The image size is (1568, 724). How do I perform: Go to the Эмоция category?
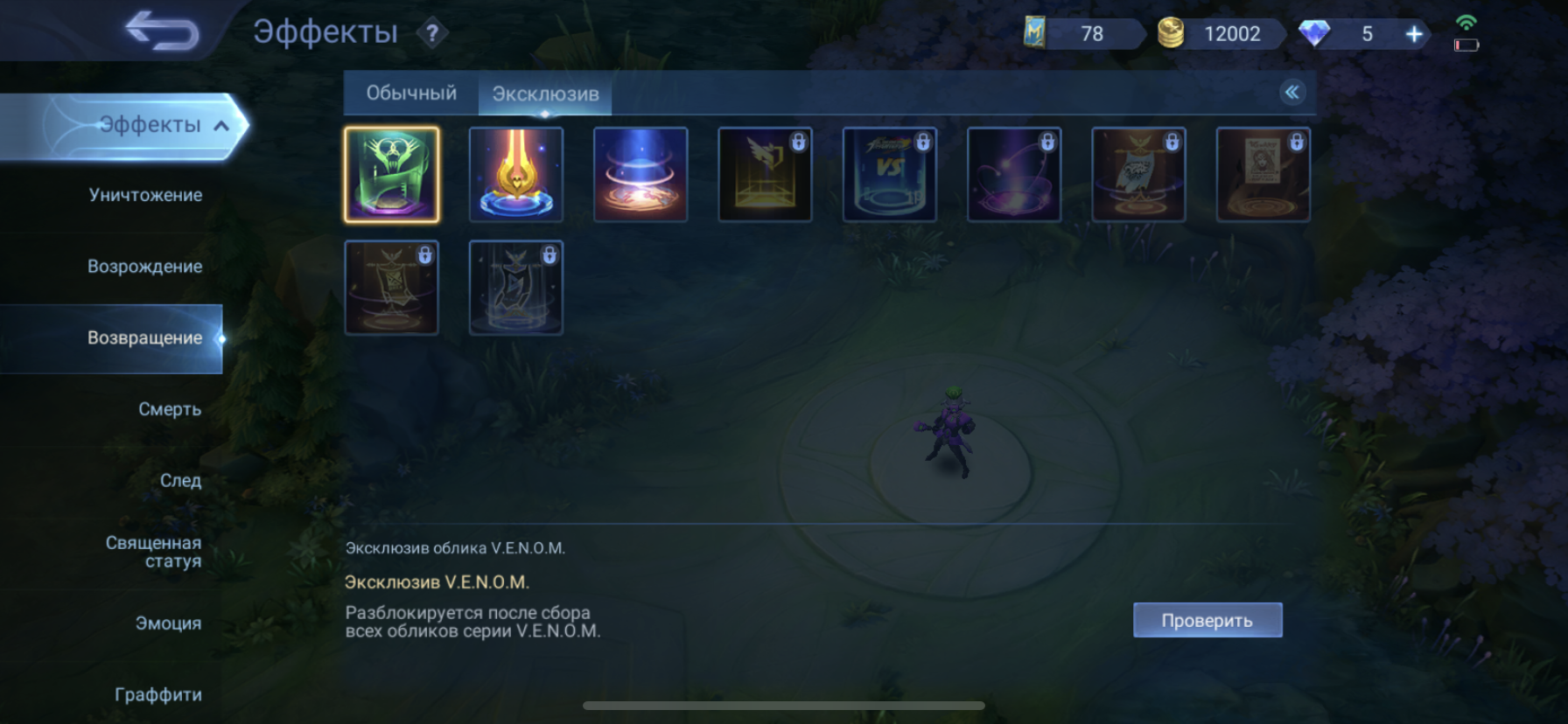[168, 623]
